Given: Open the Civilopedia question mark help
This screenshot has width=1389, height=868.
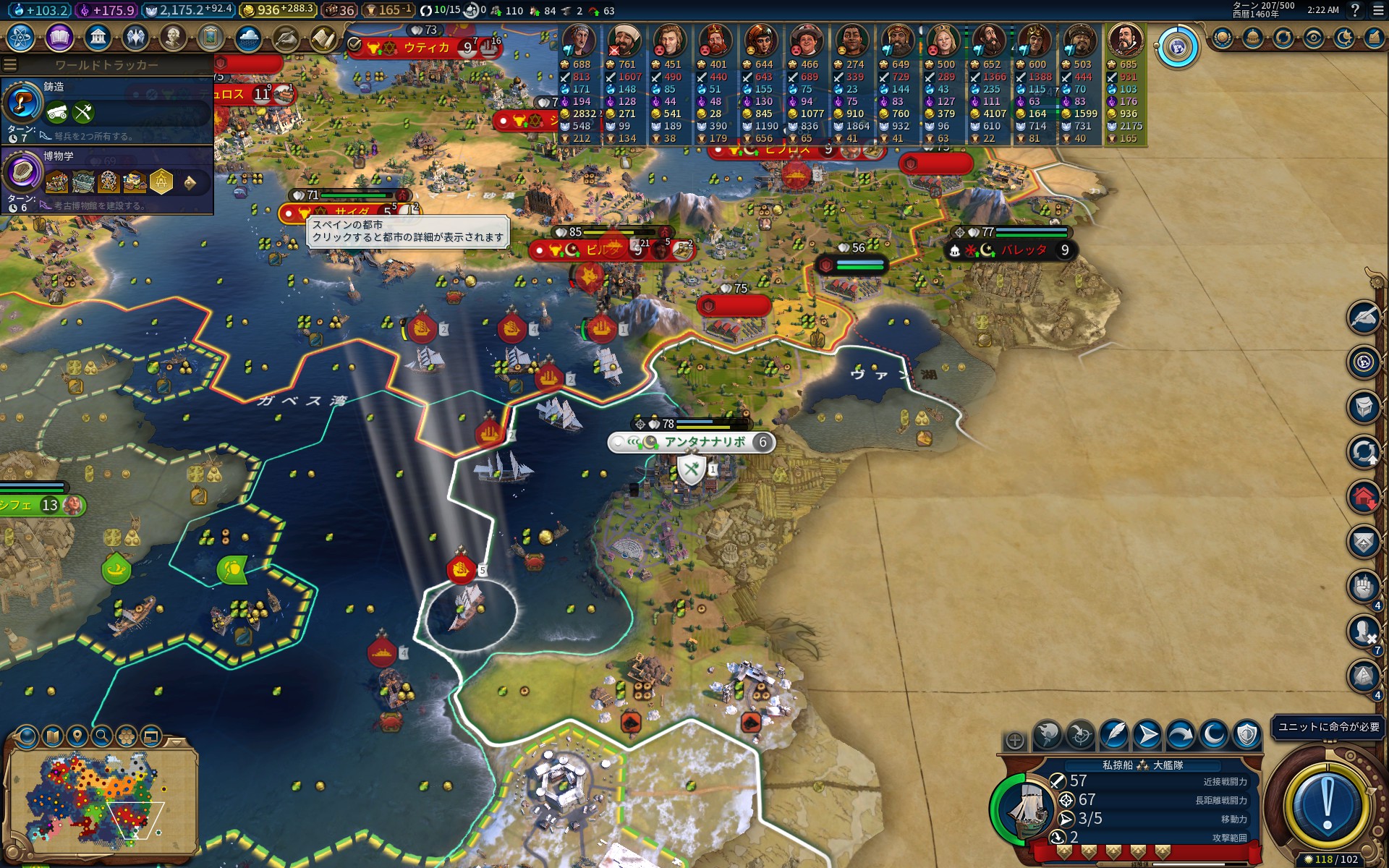Looking at the screenshot, I should pyautogui.click(x=1355, y=10).
